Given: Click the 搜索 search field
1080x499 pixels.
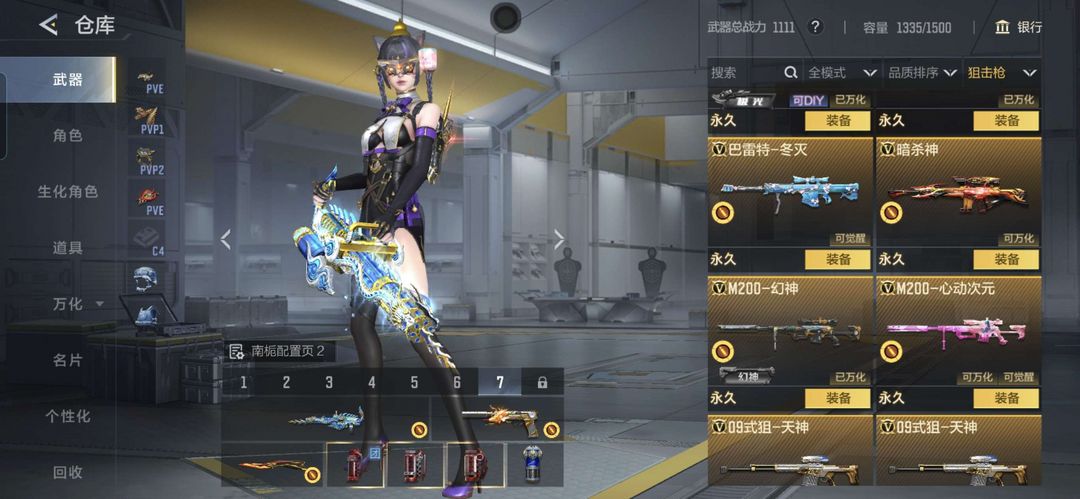Looking at the screenshot, I should [745, 72].
